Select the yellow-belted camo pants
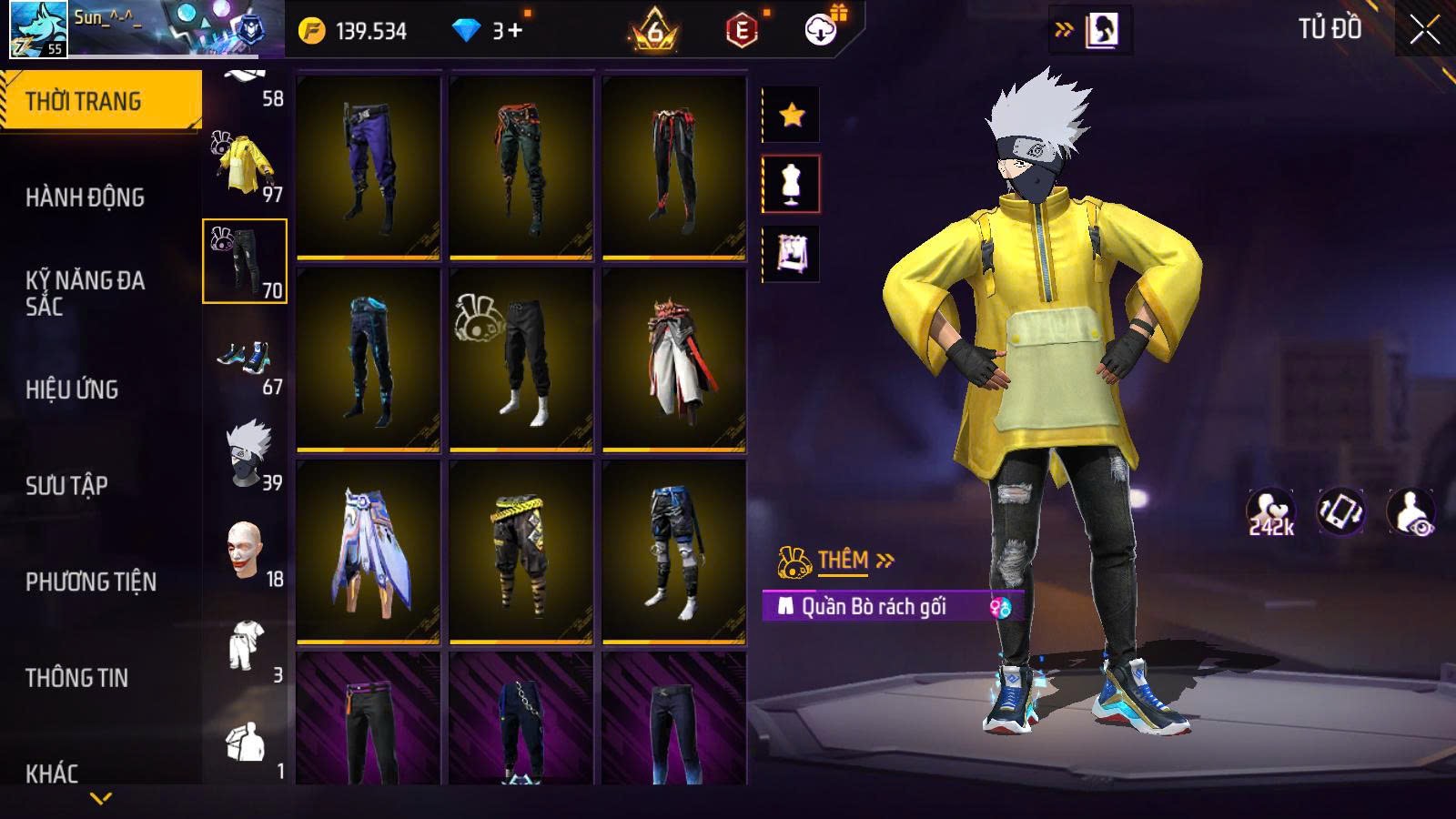This screenshot has height=819, width=1456. click(521, 551)
